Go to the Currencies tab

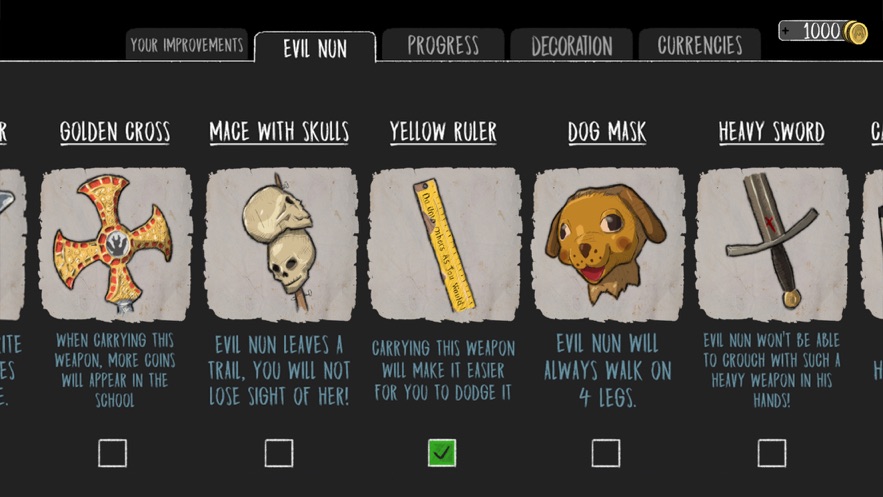pos(700,46)
